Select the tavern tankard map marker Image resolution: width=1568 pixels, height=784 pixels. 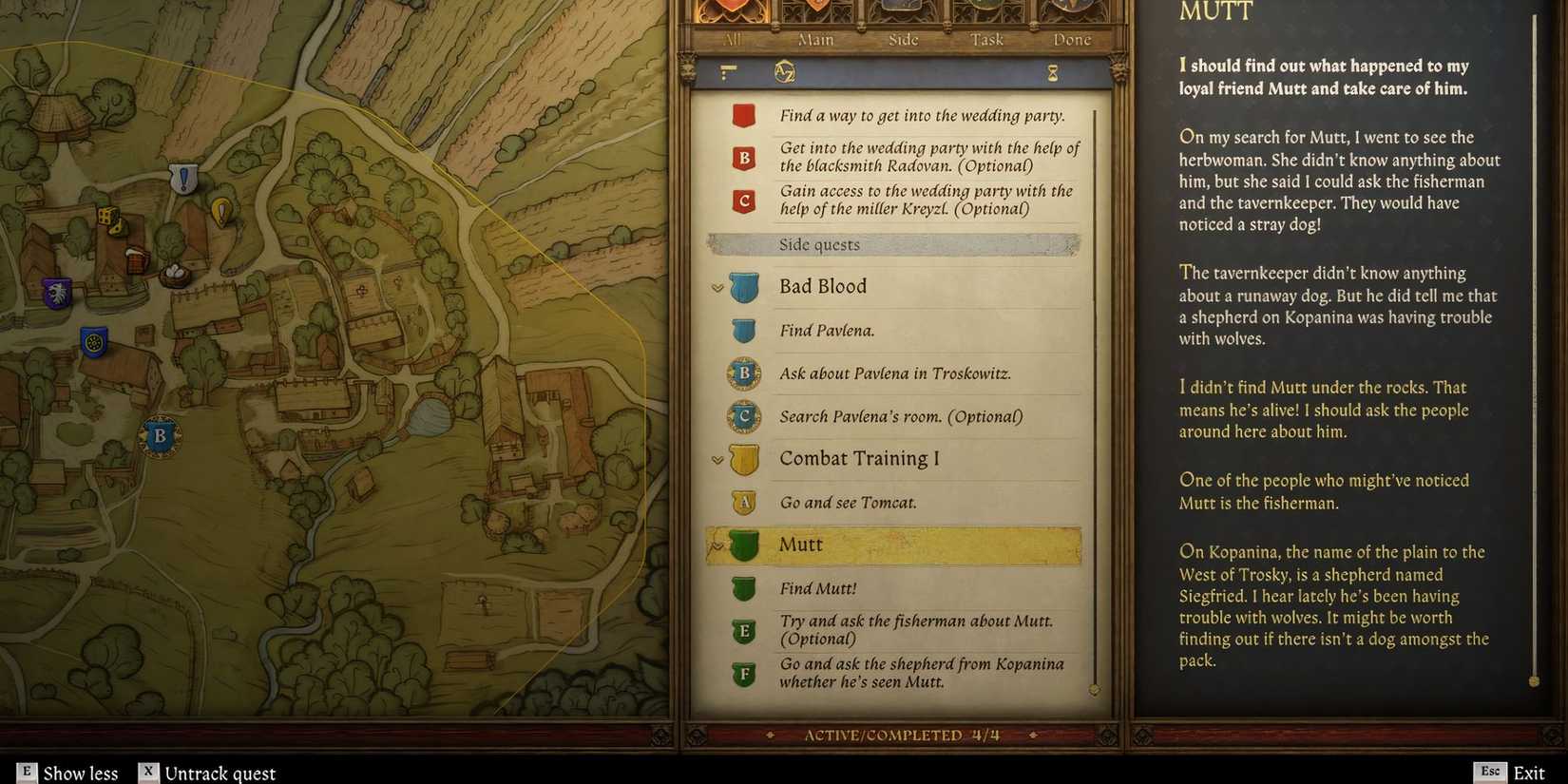pyautogui.click(x=137, y=258)
